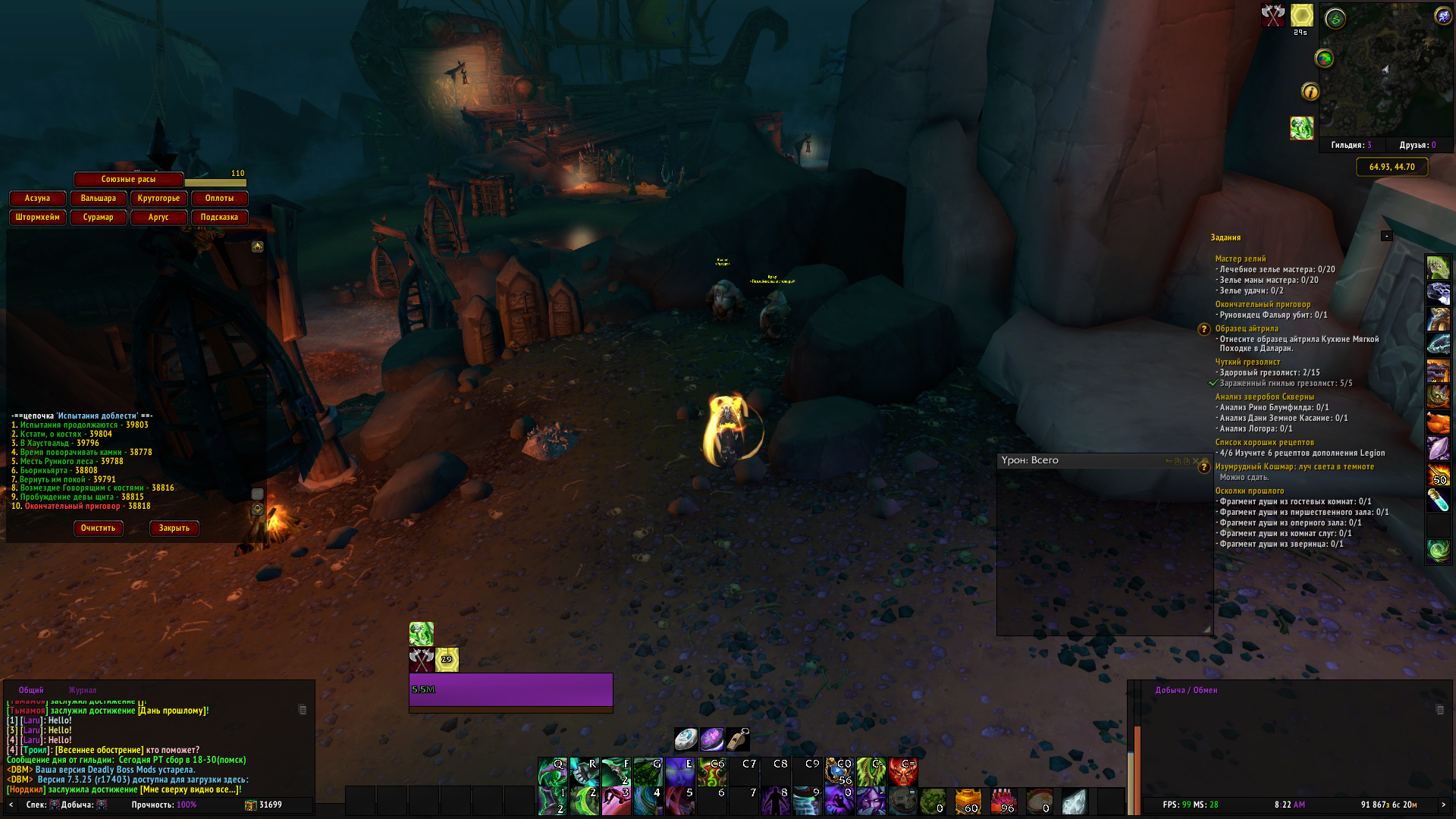Click the Оплоты button
1456x819 pixels.
point(219,198)
